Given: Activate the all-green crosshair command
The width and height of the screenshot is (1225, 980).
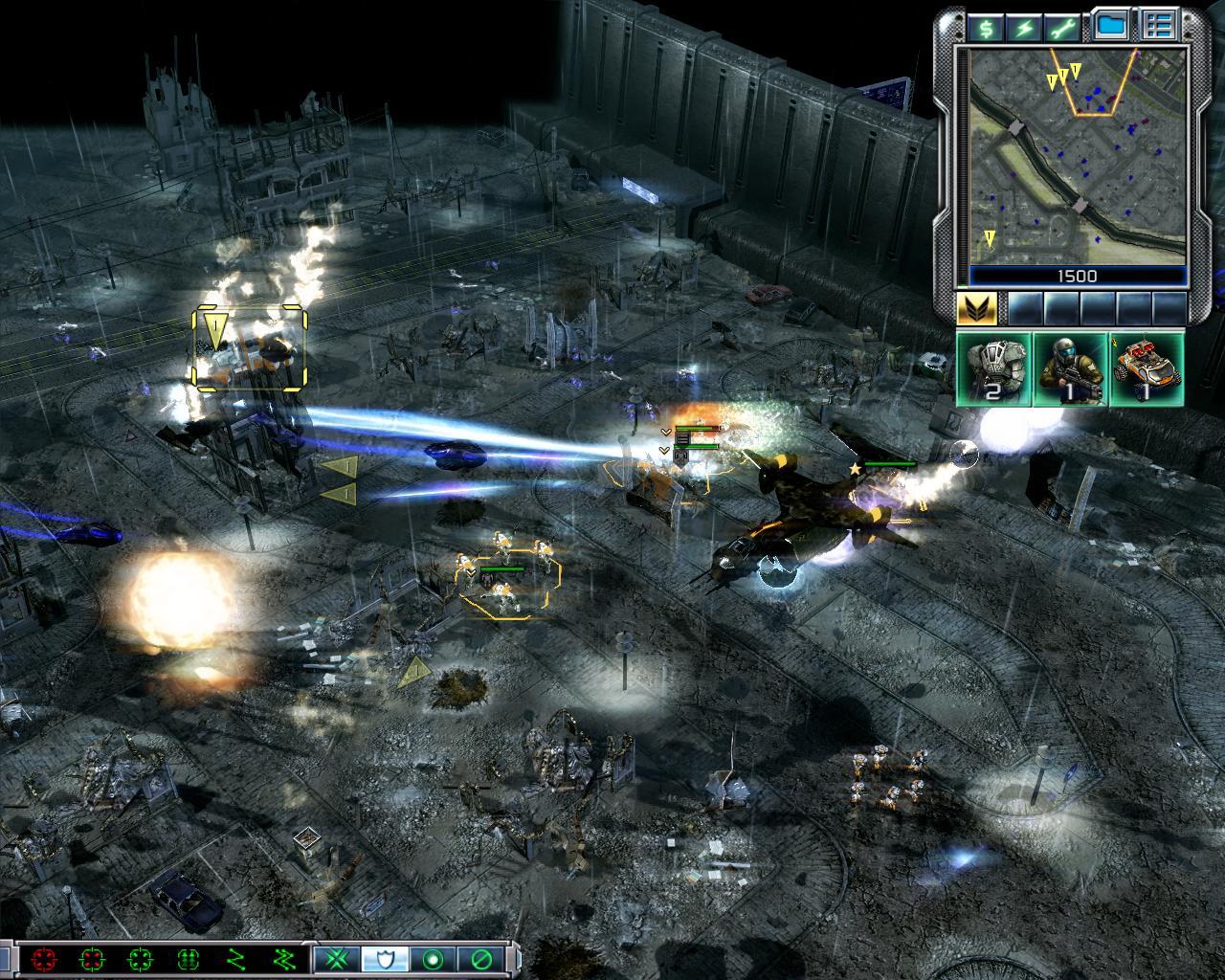Looking at the screenshot, I should pyautogui.click(x=140, y=959).
